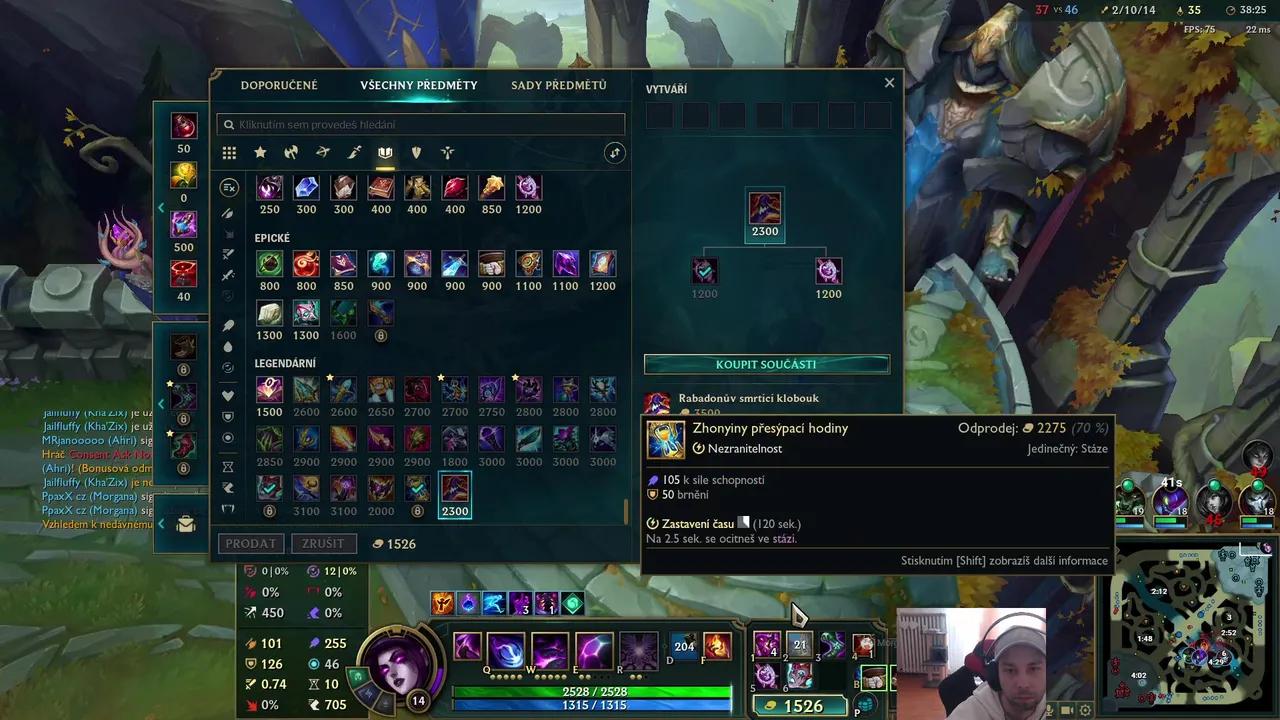Select the favorites star filter

tap(260, 152)
